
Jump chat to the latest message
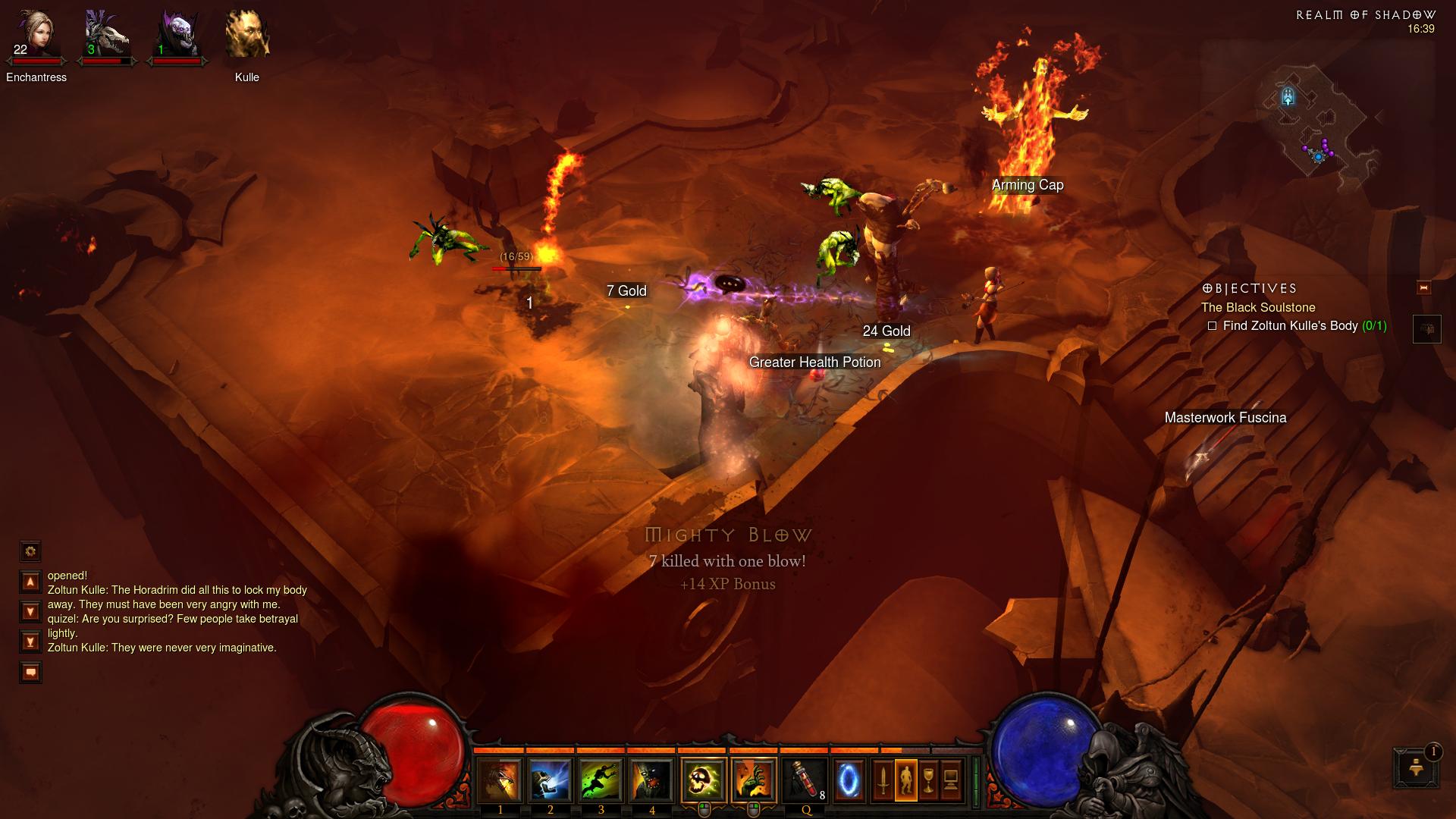30,642
